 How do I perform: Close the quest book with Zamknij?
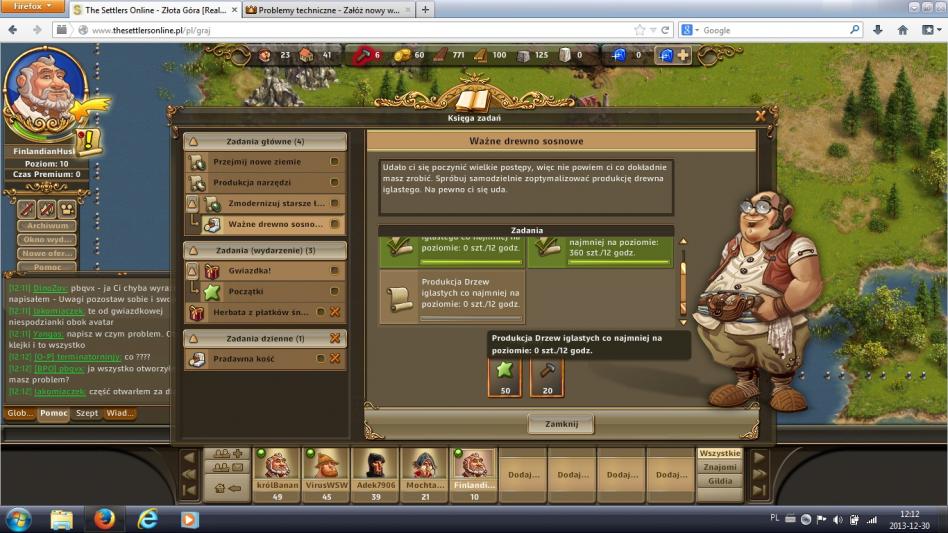tap(561, 424)
